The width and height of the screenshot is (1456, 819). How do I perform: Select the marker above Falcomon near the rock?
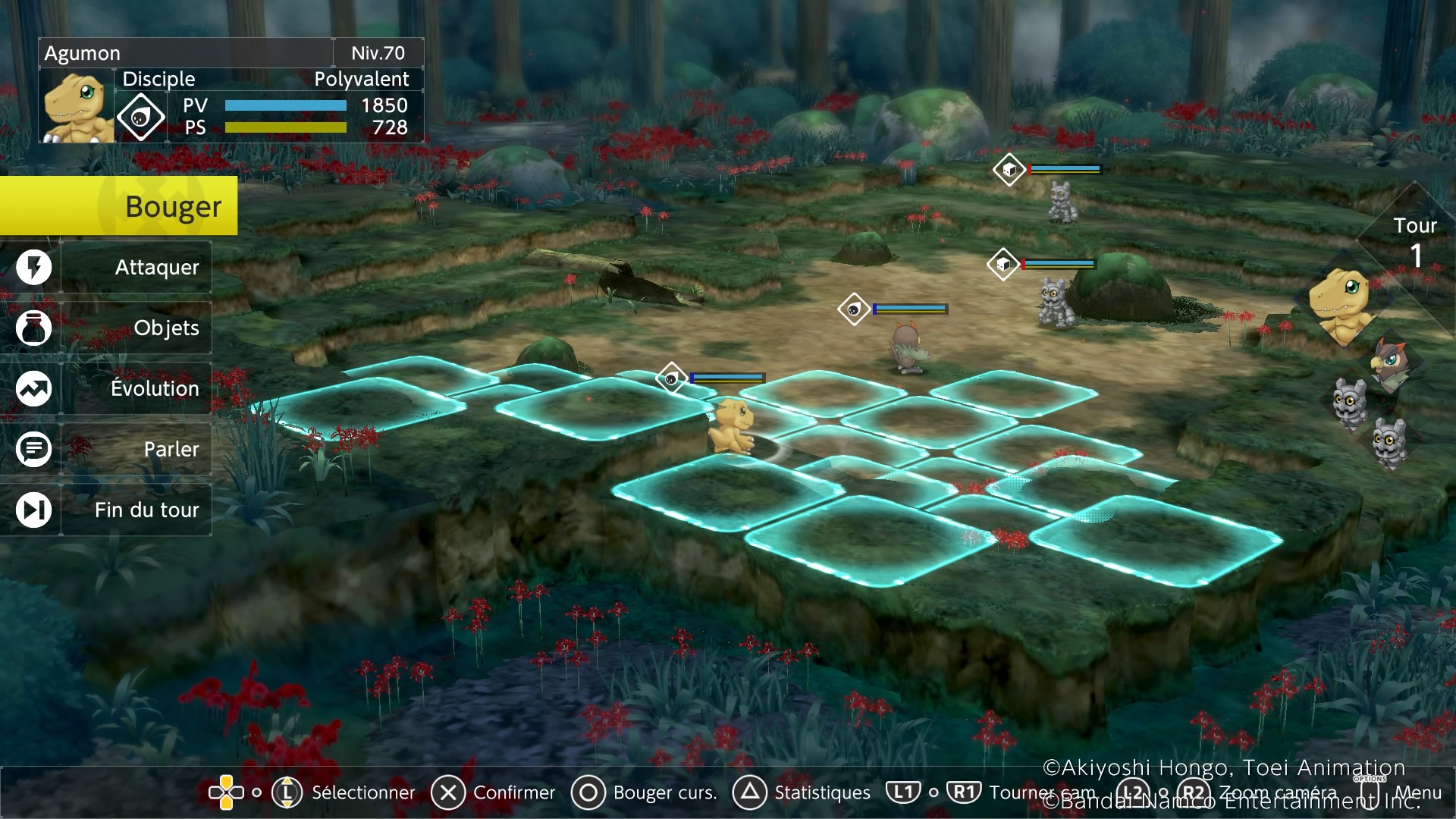[x=855, y=308]
